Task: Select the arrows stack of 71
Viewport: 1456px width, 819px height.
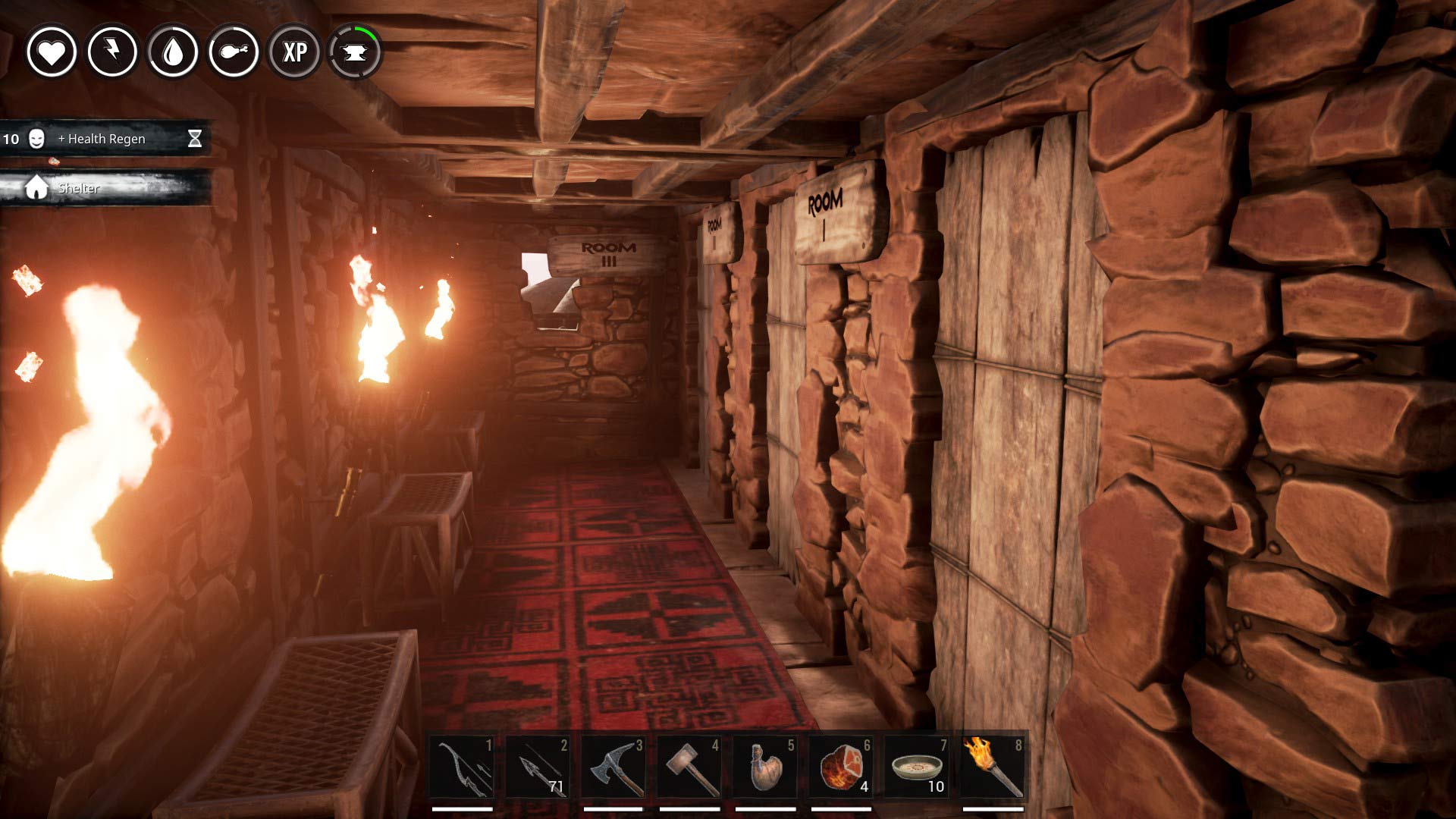Action: pos(538,767)
